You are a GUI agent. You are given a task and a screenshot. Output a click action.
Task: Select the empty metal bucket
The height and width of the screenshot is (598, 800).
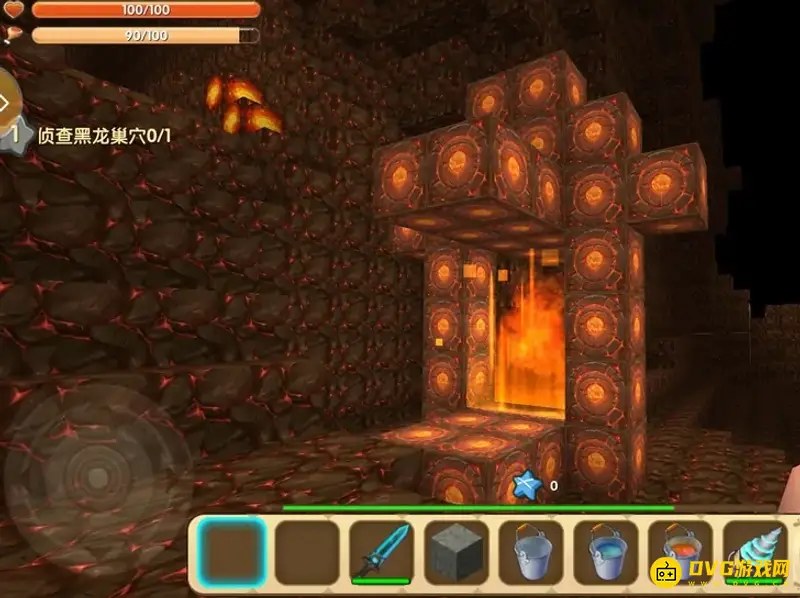point(531,551)
